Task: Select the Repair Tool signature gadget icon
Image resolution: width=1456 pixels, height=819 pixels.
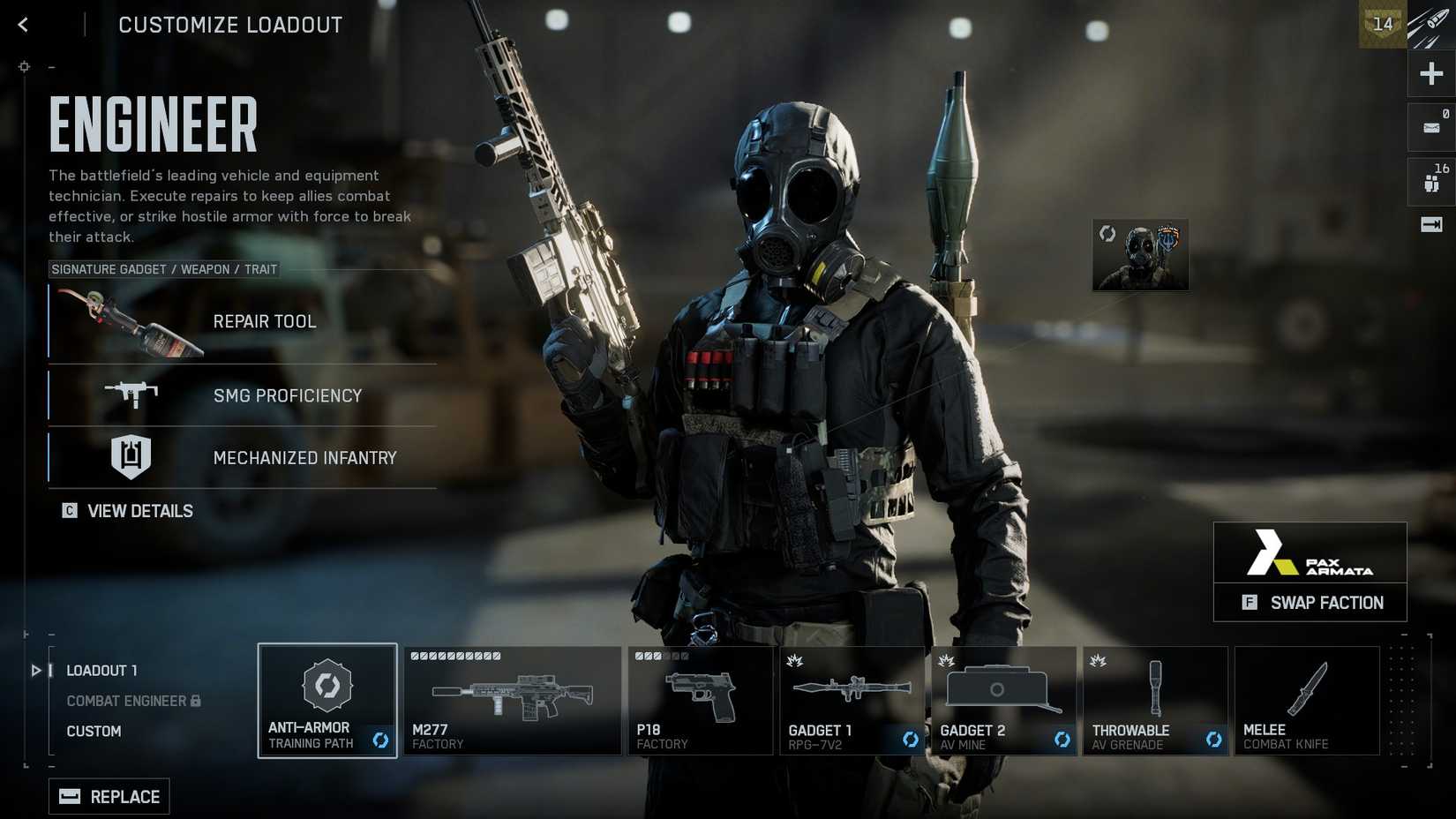Action: (x=128, y=325)
